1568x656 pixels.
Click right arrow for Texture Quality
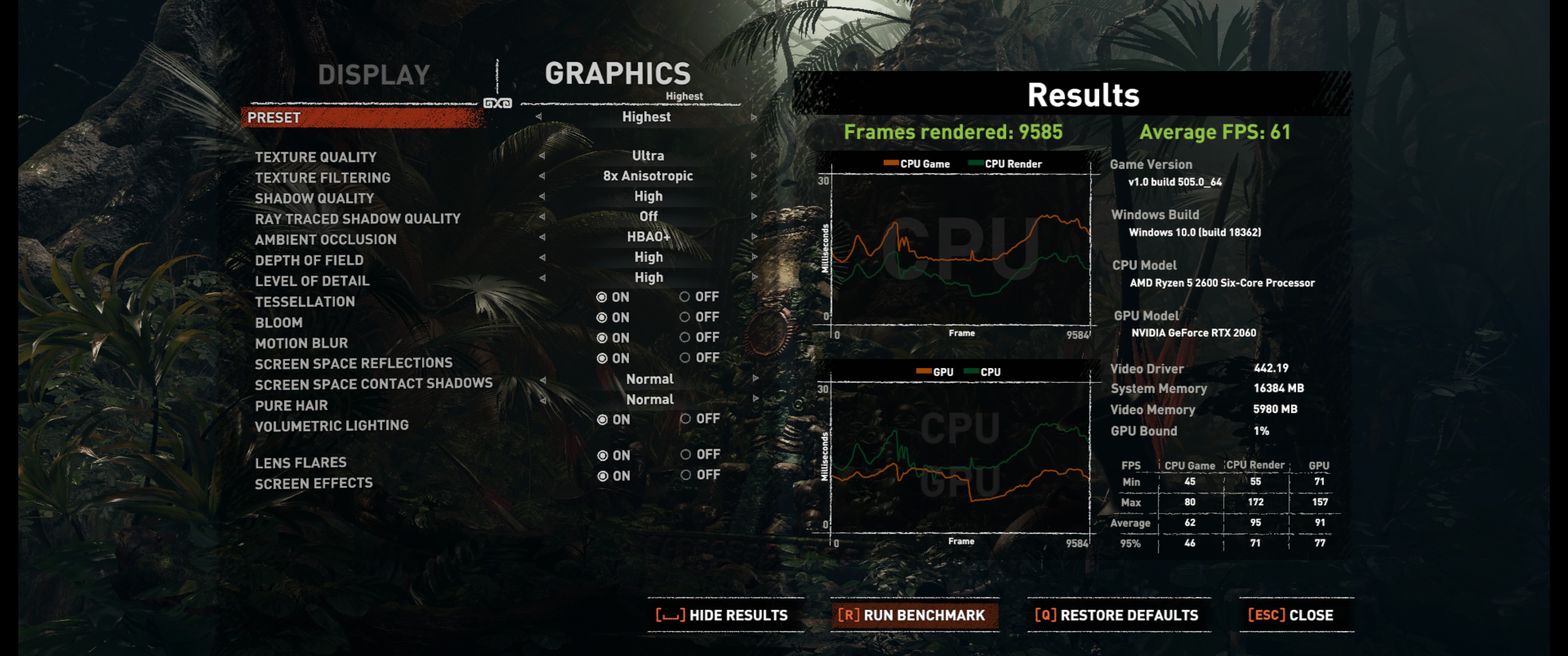(753, 156)
